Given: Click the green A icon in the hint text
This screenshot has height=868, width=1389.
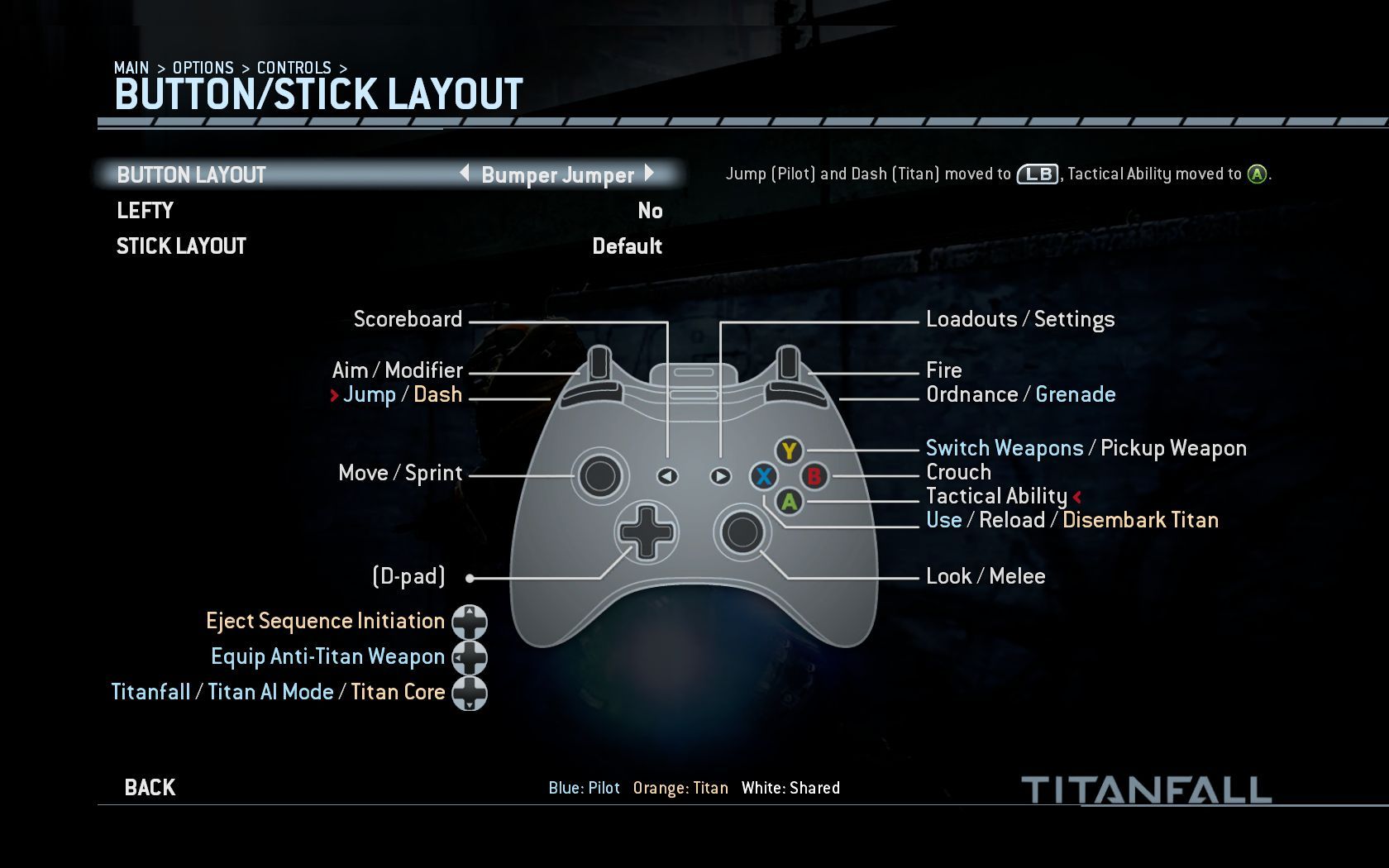Looking at the screenshot, I should coord(1257,174).
